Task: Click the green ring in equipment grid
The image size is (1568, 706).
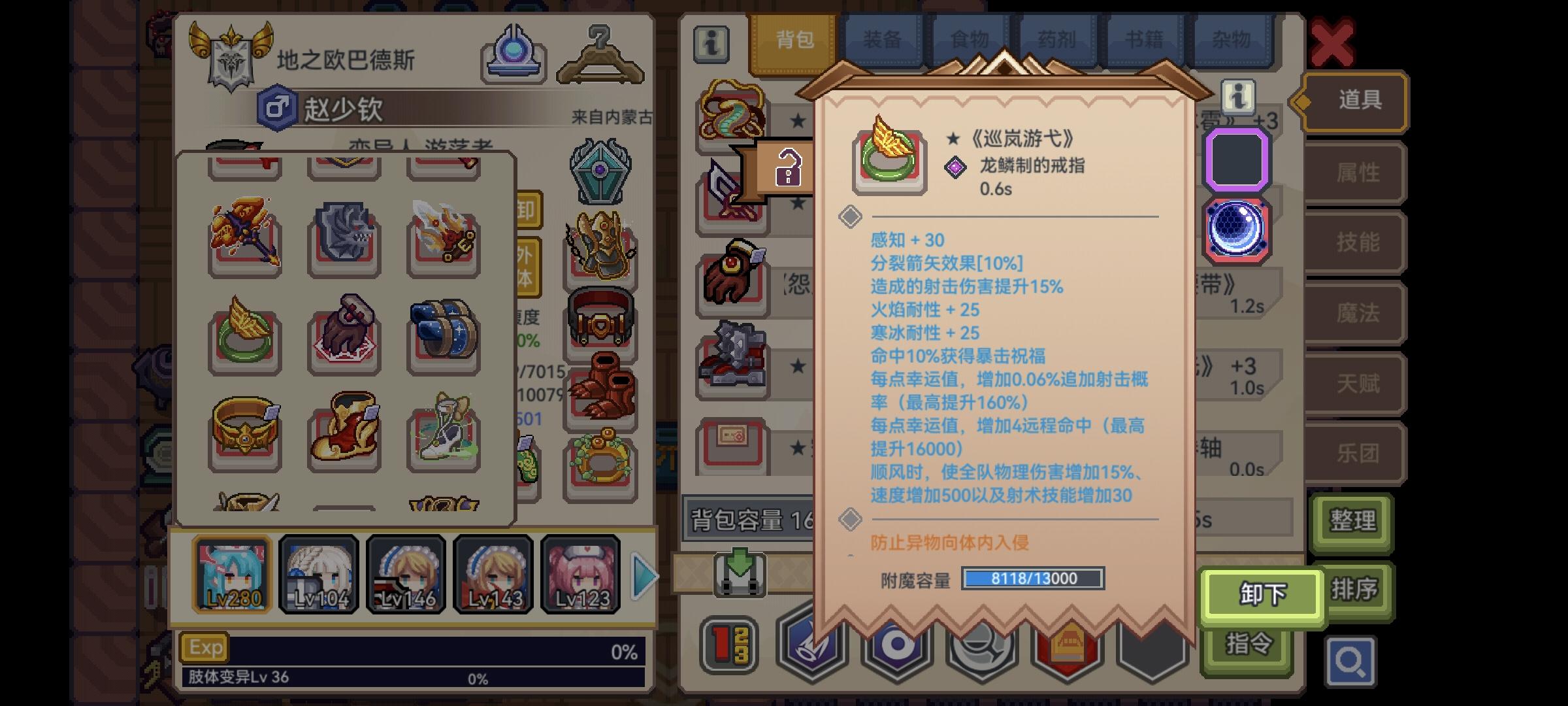Action: [246, 335]
